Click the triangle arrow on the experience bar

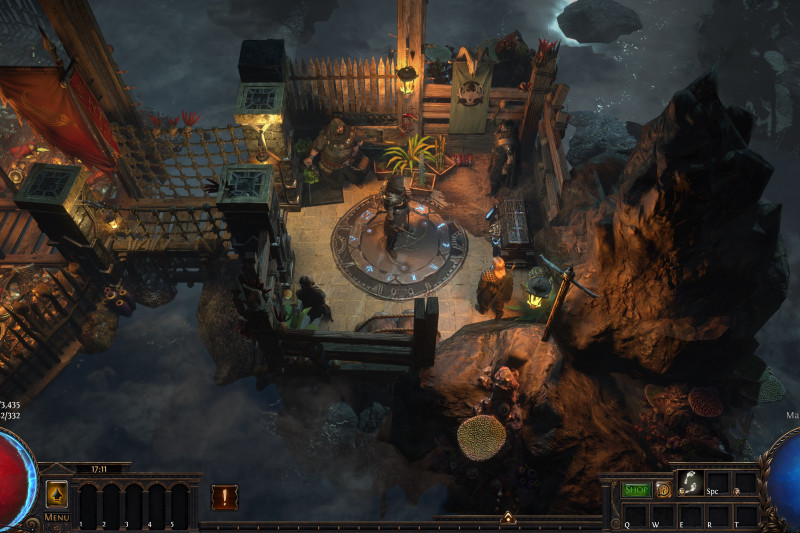[508, 517]
